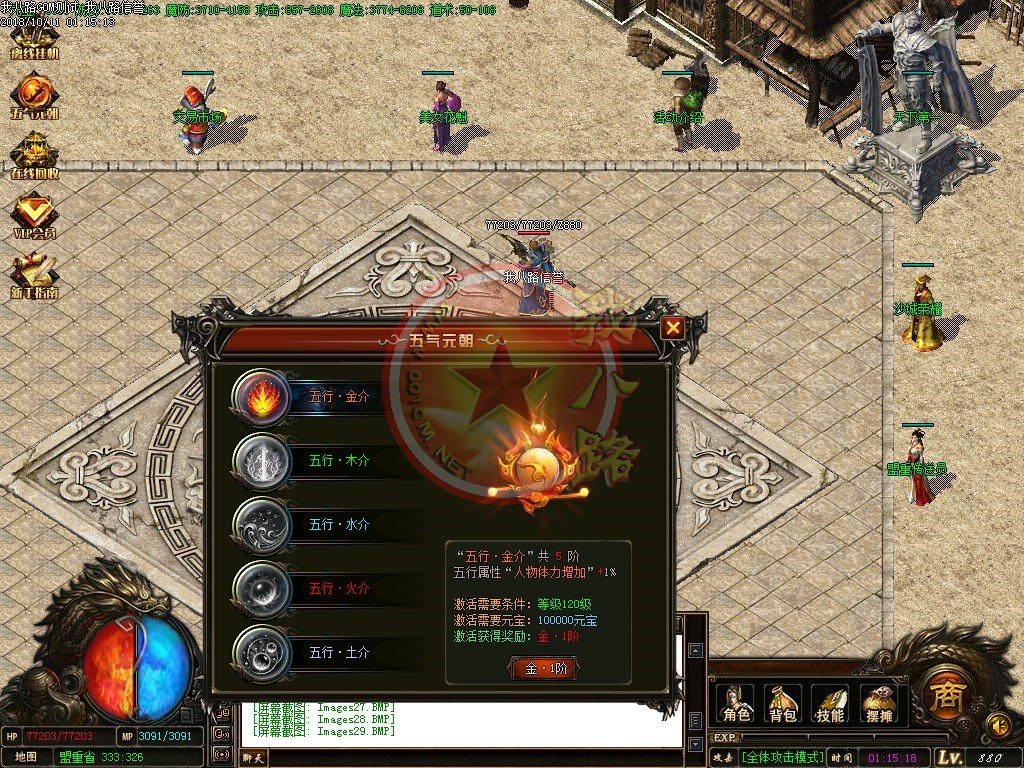Open the 新手指南 beginner guide
Screen dimensions: 1024x768
coord(34,277)
